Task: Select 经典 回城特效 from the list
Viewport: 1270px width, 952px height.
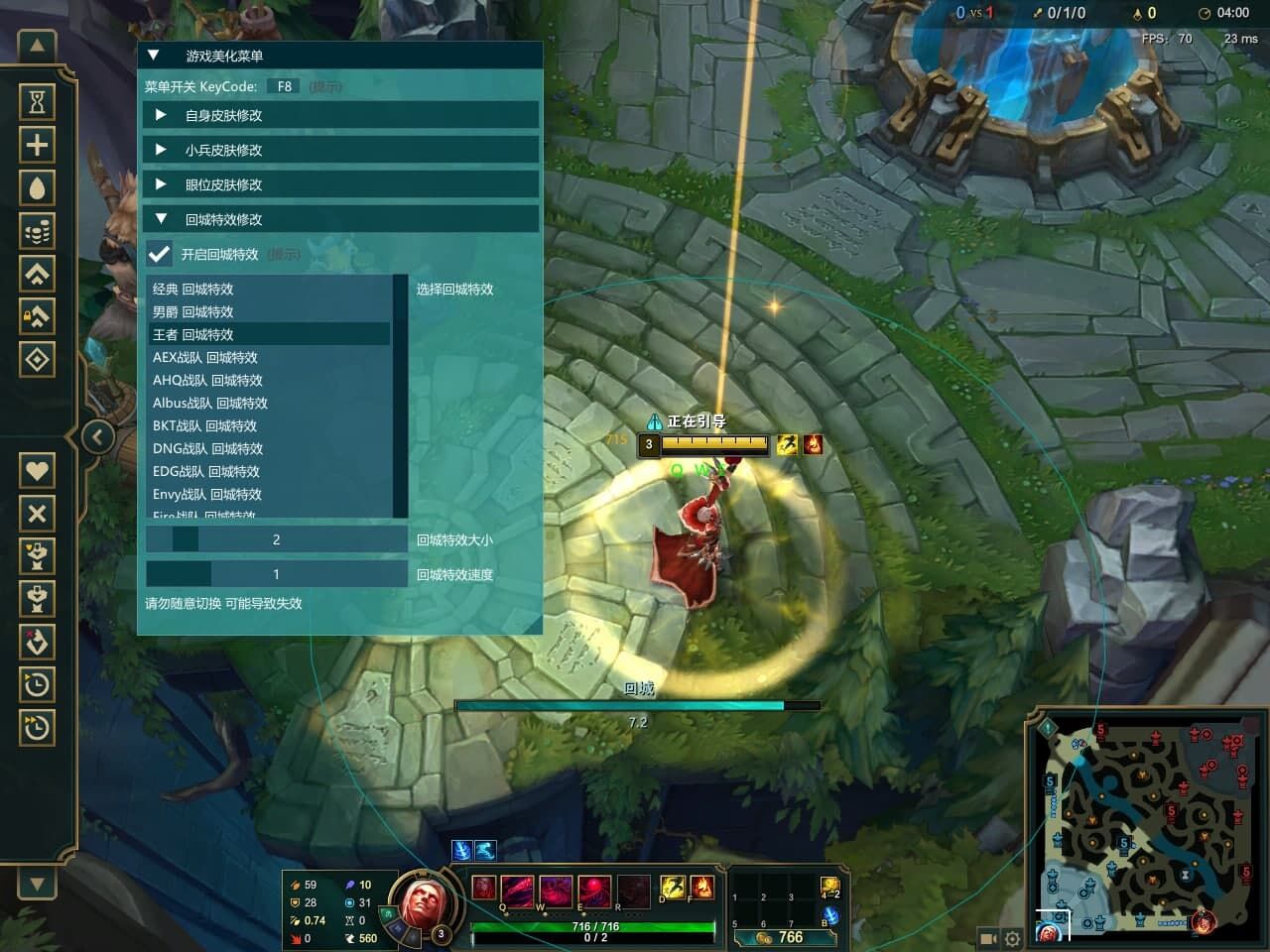Action: coord(193,289)
